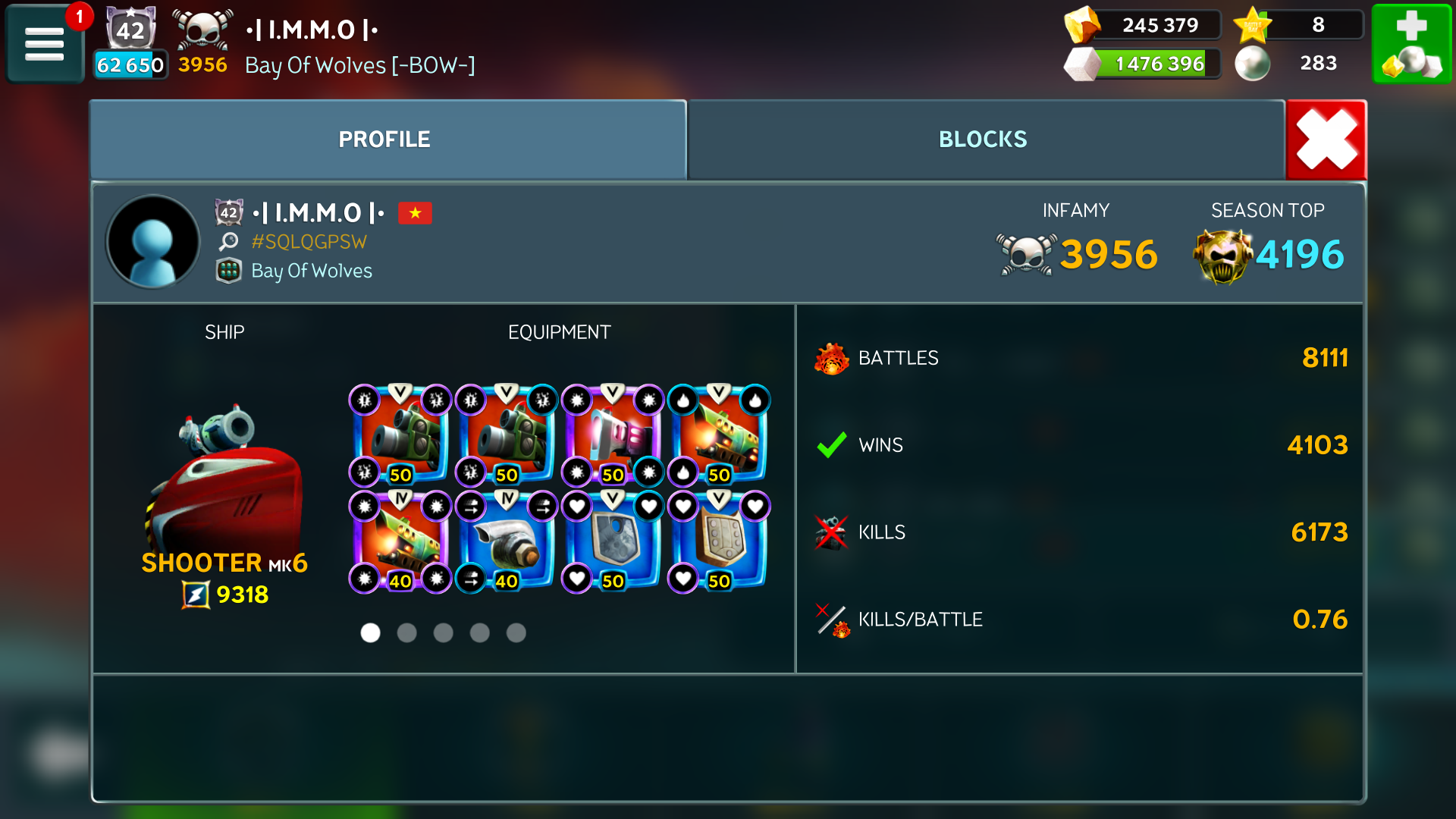Switch to the Blocks tab
This screenshot has width=1456, height=819.
click(983, 140)
